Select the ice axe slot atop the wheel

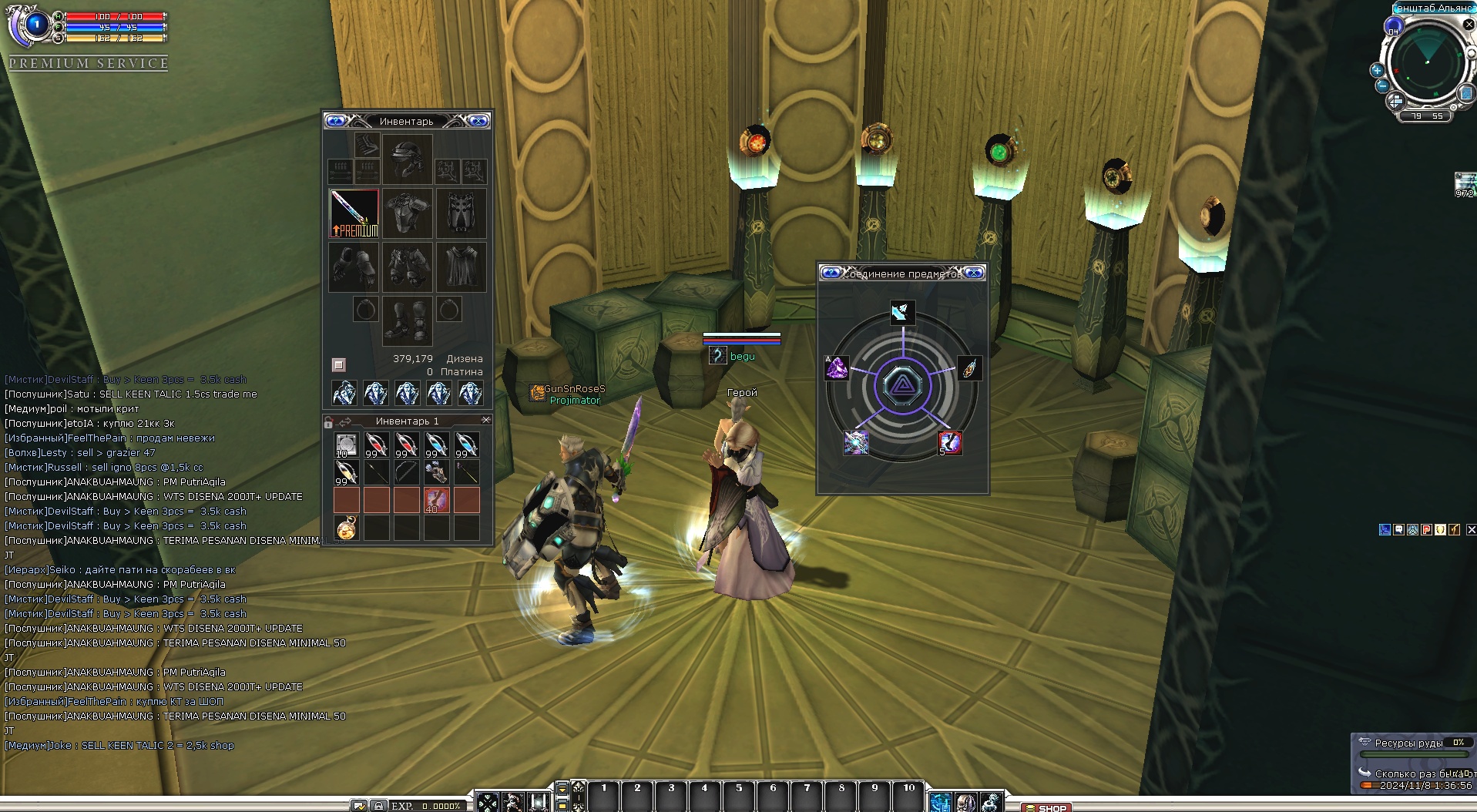pos(902,312)
